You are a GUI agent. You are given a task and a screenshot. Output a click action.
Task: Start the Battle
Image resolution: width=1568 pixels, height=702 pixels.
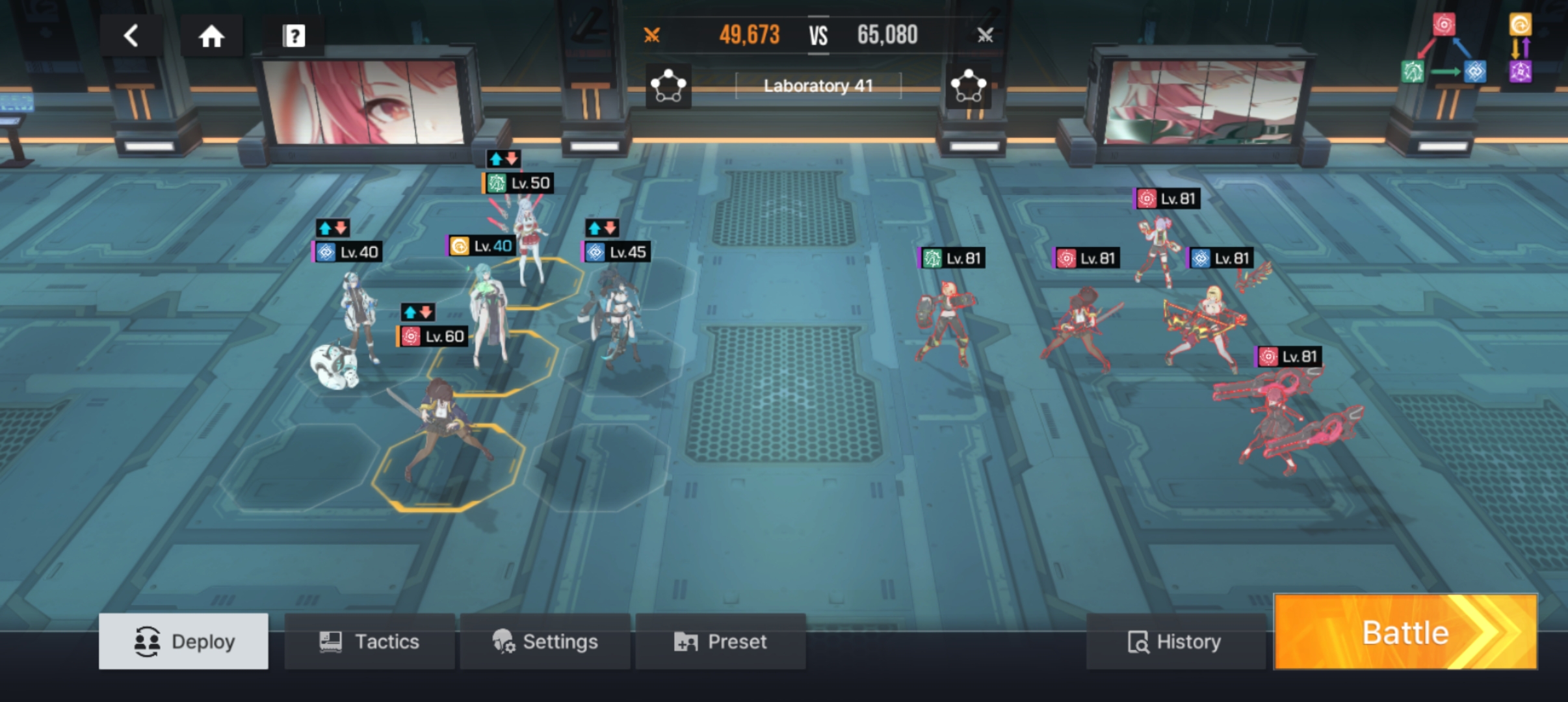click(1405, 632)
